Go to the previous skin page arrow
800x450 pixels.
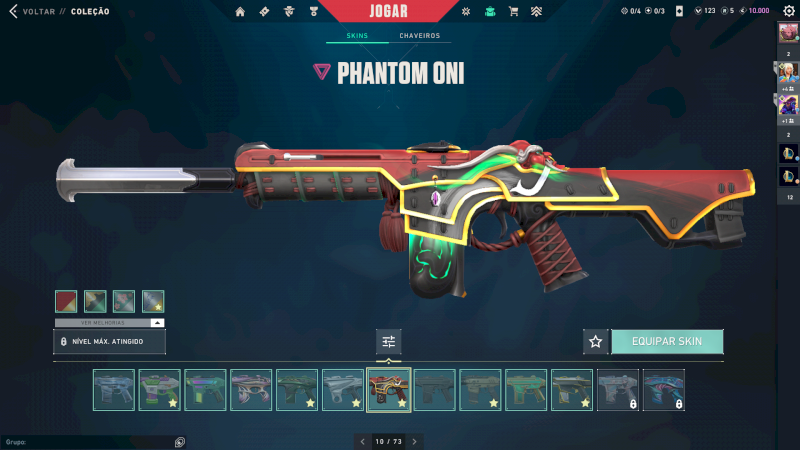point(363,441)
